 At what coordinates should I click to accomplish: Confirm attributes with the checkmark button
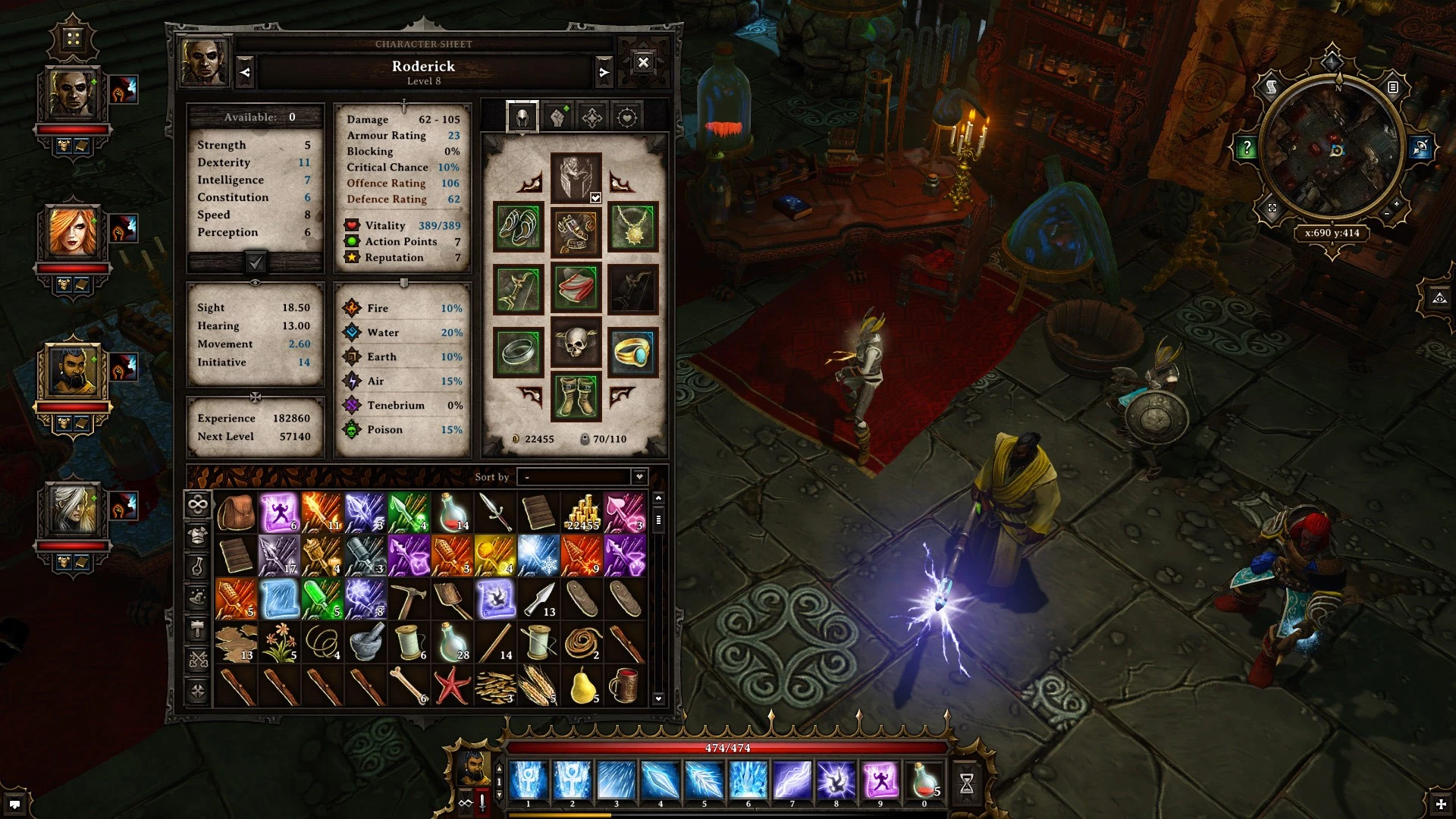tap(256, 262)
